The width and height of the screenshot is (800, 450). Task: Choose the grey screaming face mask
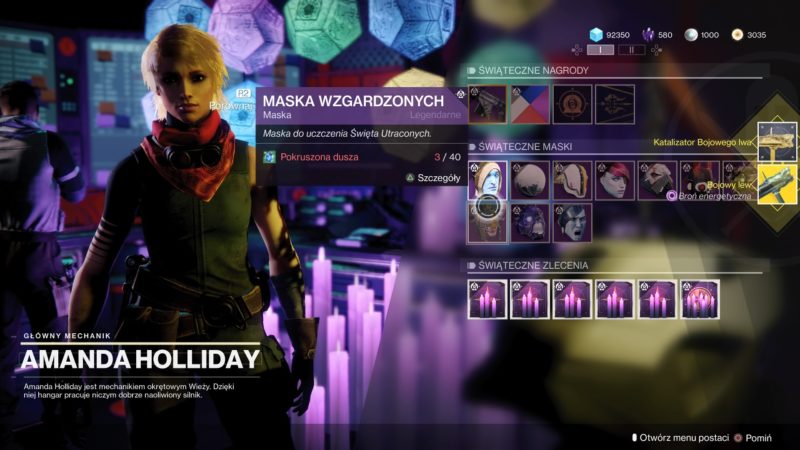click(x=573, y=223)
